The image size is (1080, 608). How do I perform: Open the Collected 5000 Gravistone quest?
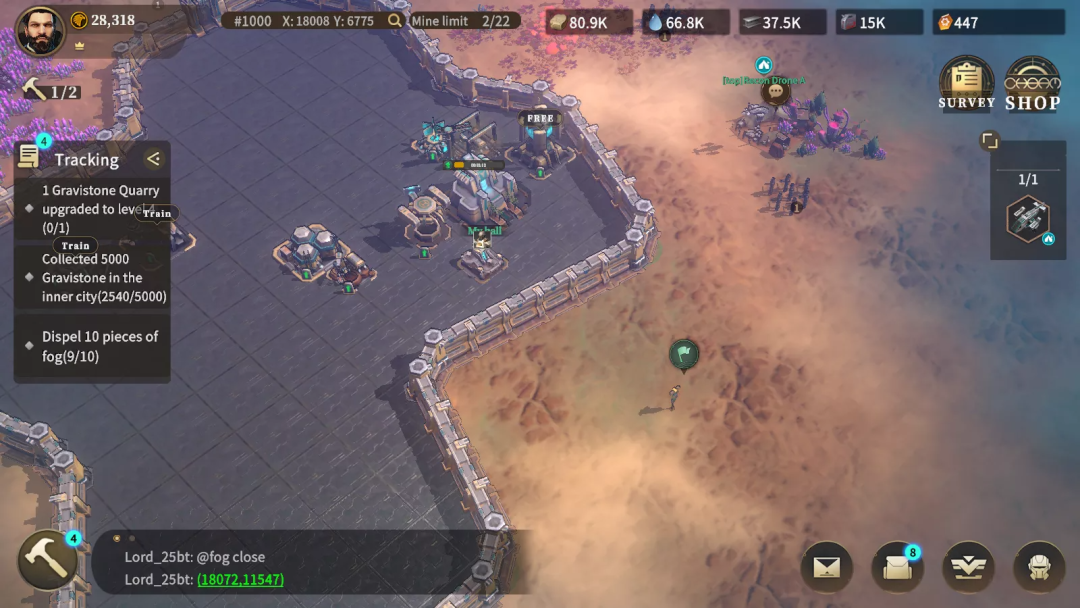(x=104, y=278)
